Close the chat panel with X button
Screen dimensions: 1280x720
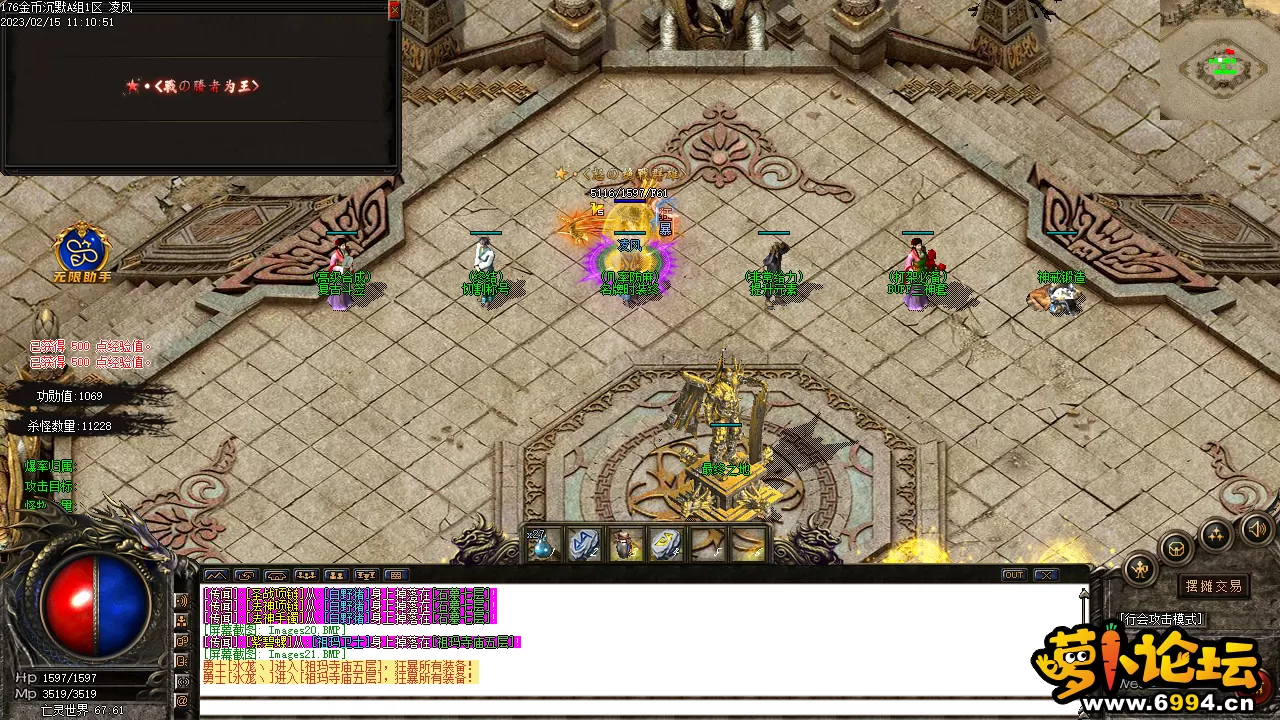[x=1046, y=575]
